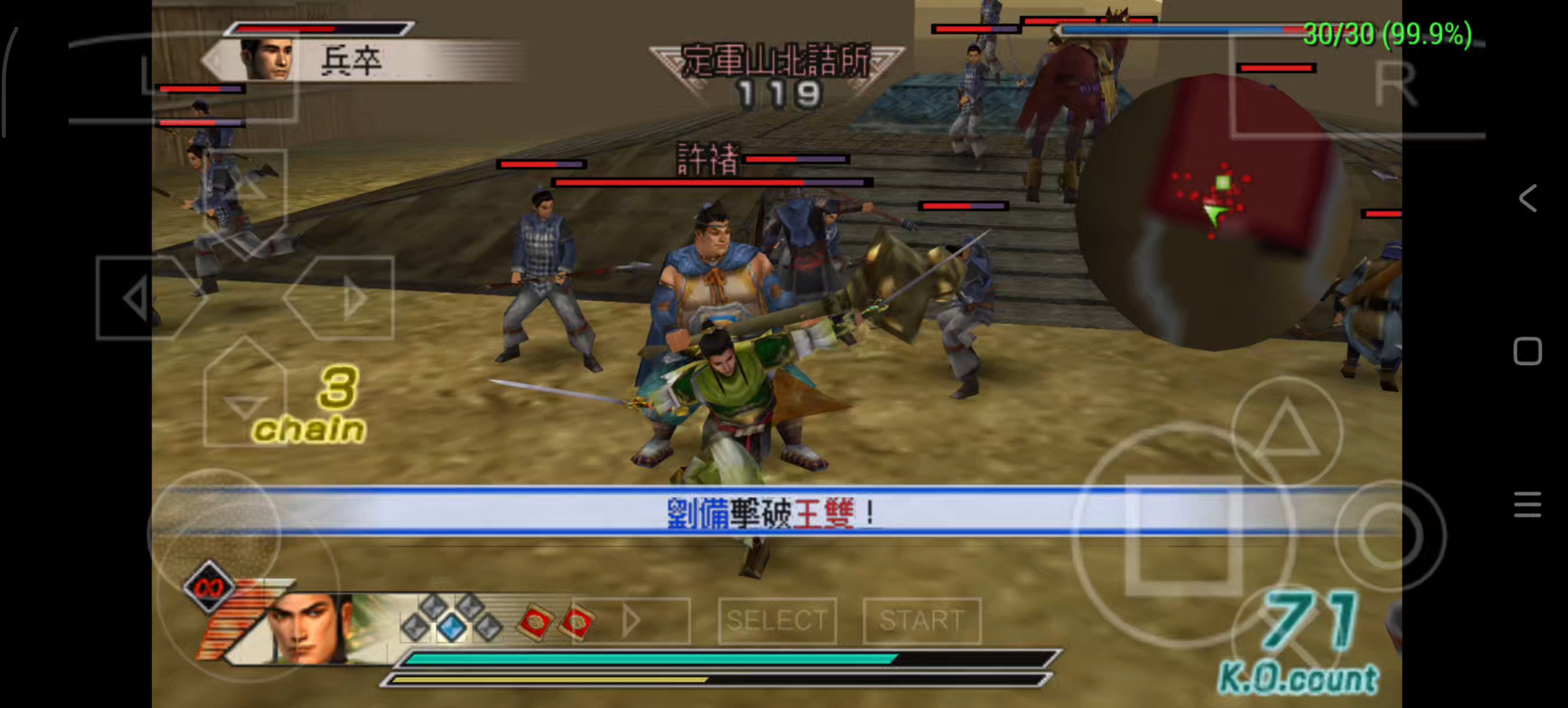
Task: Tap the Android back arrow
Action: [x=1528, y=198]
